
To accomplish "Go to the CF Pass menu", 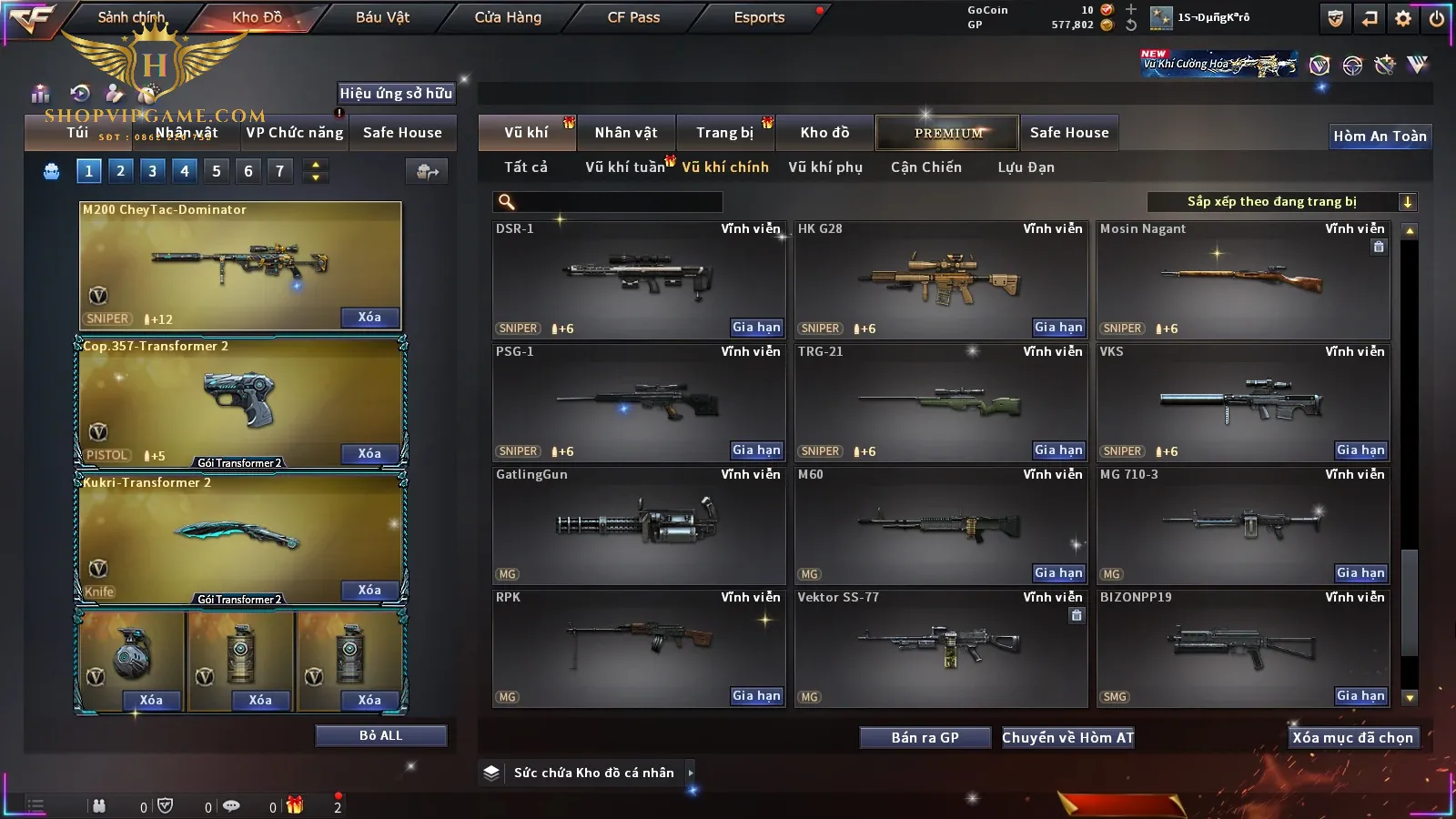I will [633, 17].
